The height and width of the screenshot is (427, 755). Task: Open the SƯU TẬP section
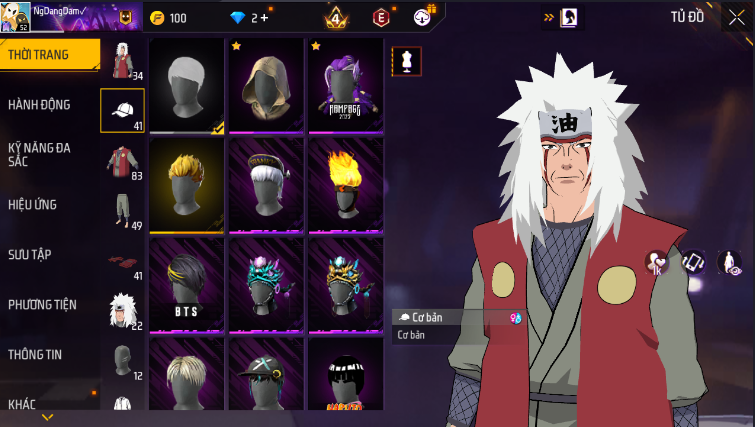30,255
